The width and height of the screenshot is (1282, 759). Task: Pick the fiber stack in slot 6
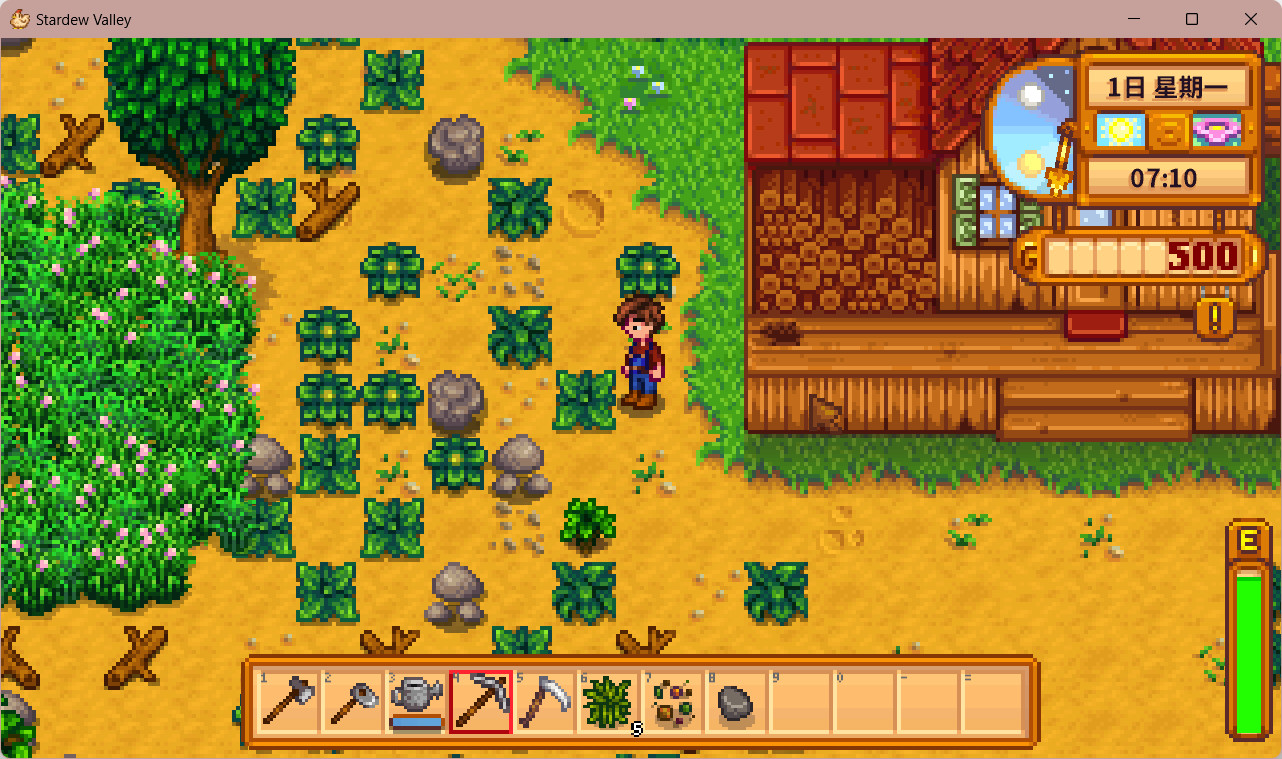coord(609,702)
